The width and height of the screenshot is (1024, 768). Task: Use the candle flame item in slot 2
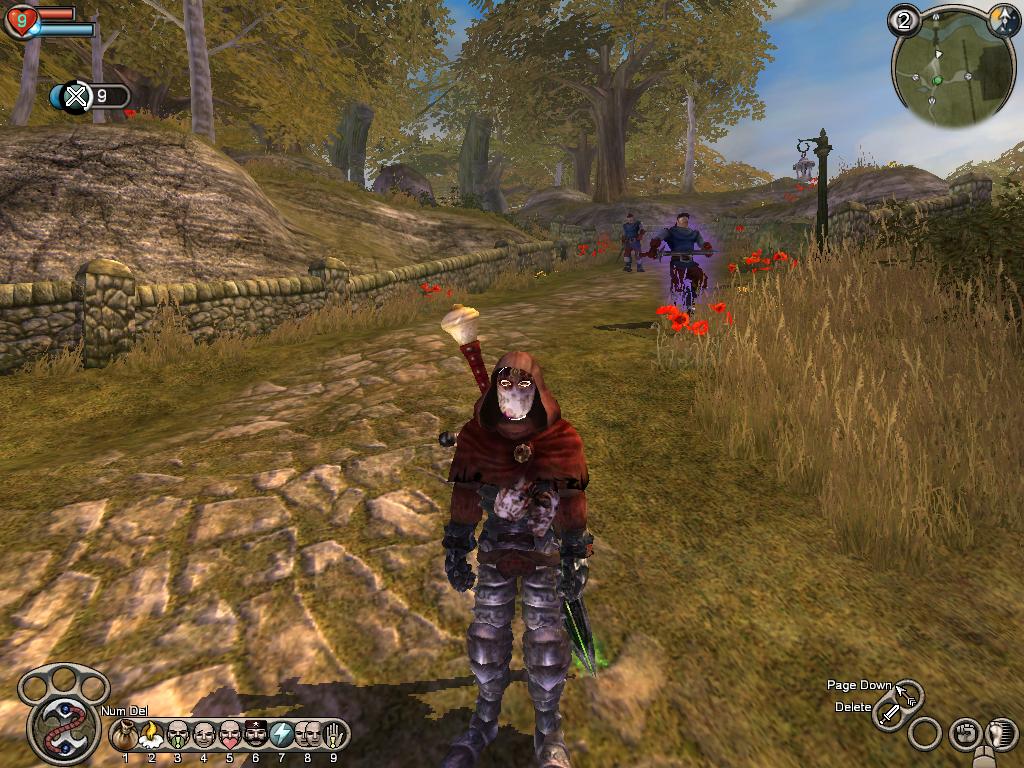(x=152, y=736)
